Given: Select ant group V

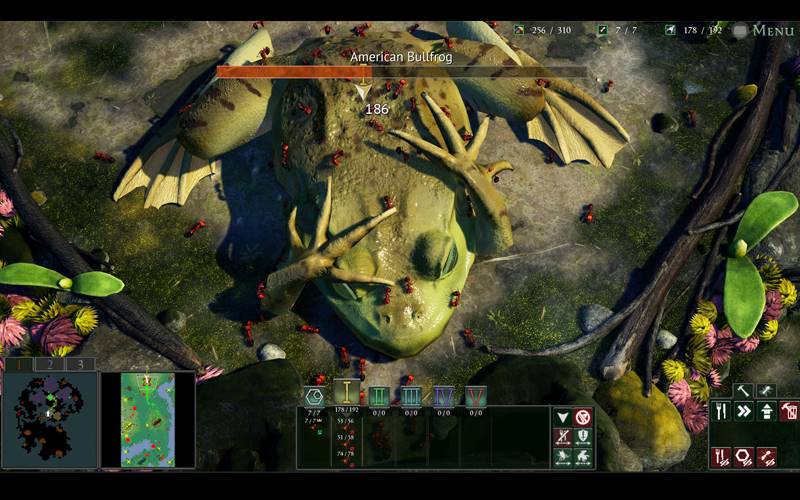Looking at the screenshot, I should (x=475, y=396).
